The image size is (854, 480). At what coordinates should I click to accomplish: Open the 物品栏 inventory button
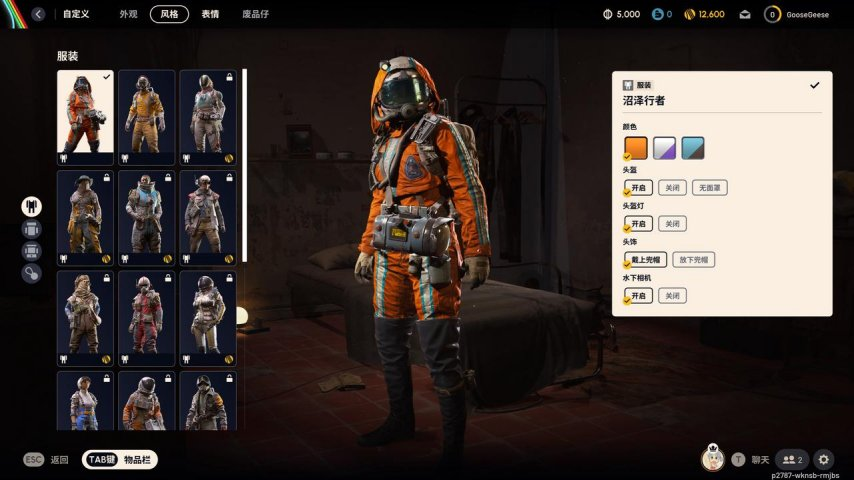point(120,459)
